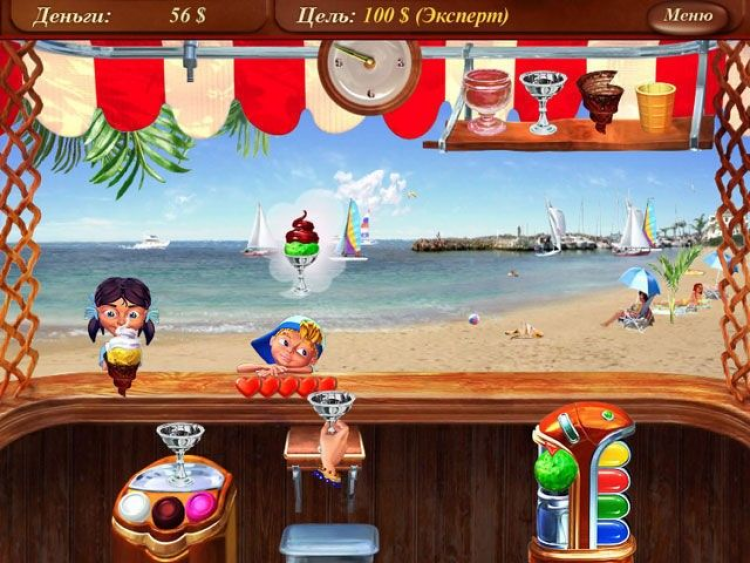Add blue syrup from the dispenser

point(612,530)
